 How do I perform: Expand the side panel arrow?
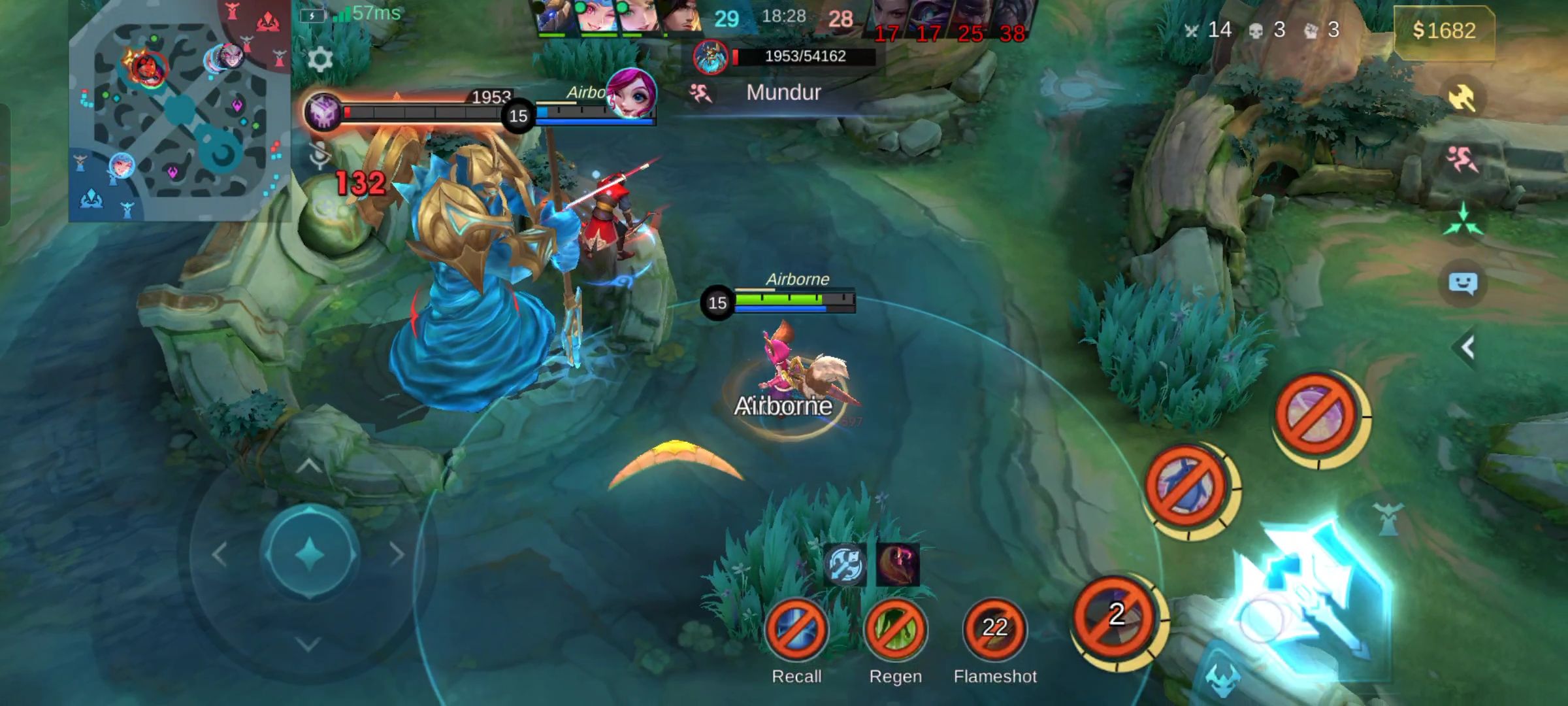tap(1467, 347)
